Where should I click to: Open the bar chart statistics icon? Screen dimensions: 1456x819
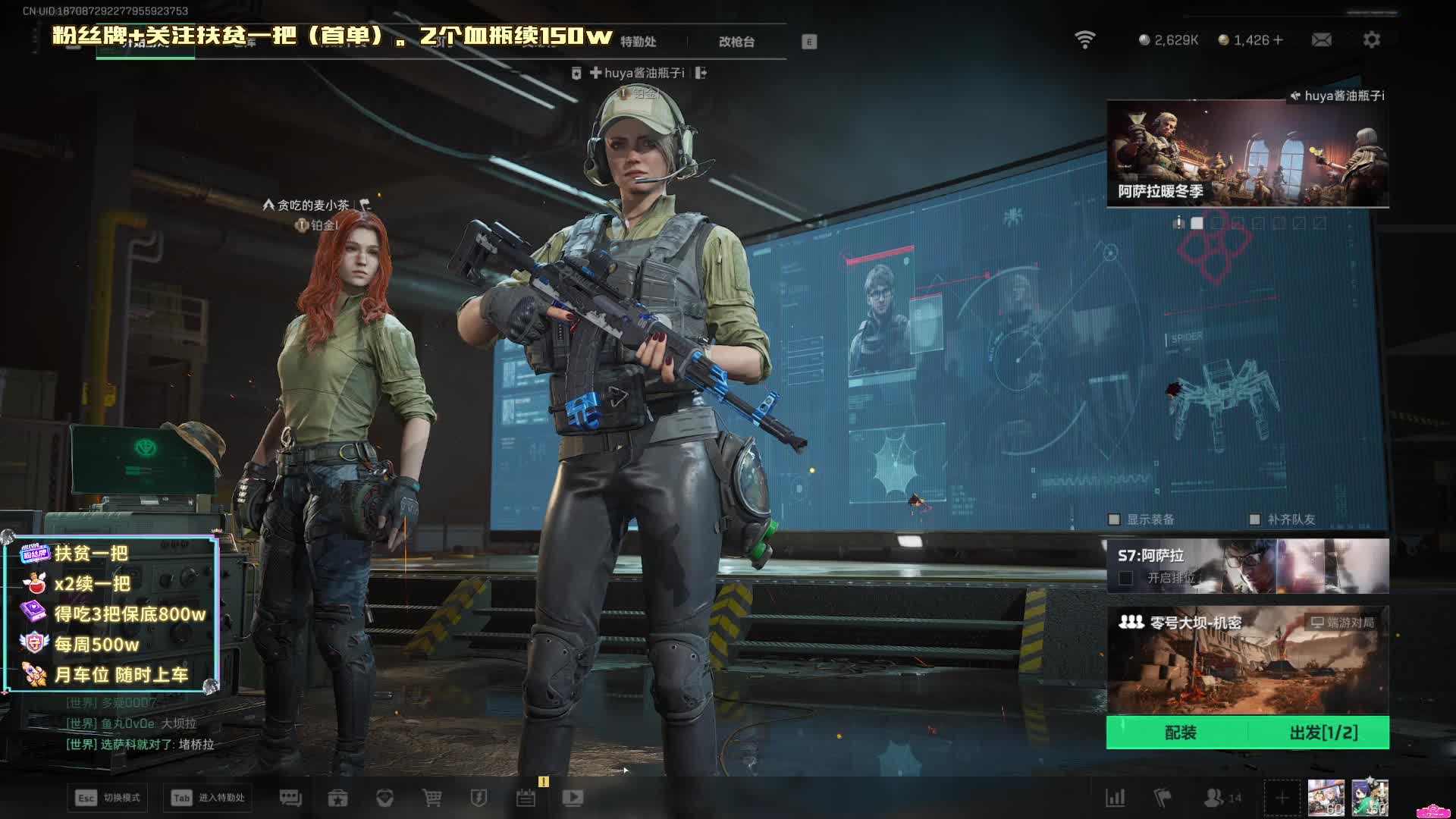(1116, 798)
